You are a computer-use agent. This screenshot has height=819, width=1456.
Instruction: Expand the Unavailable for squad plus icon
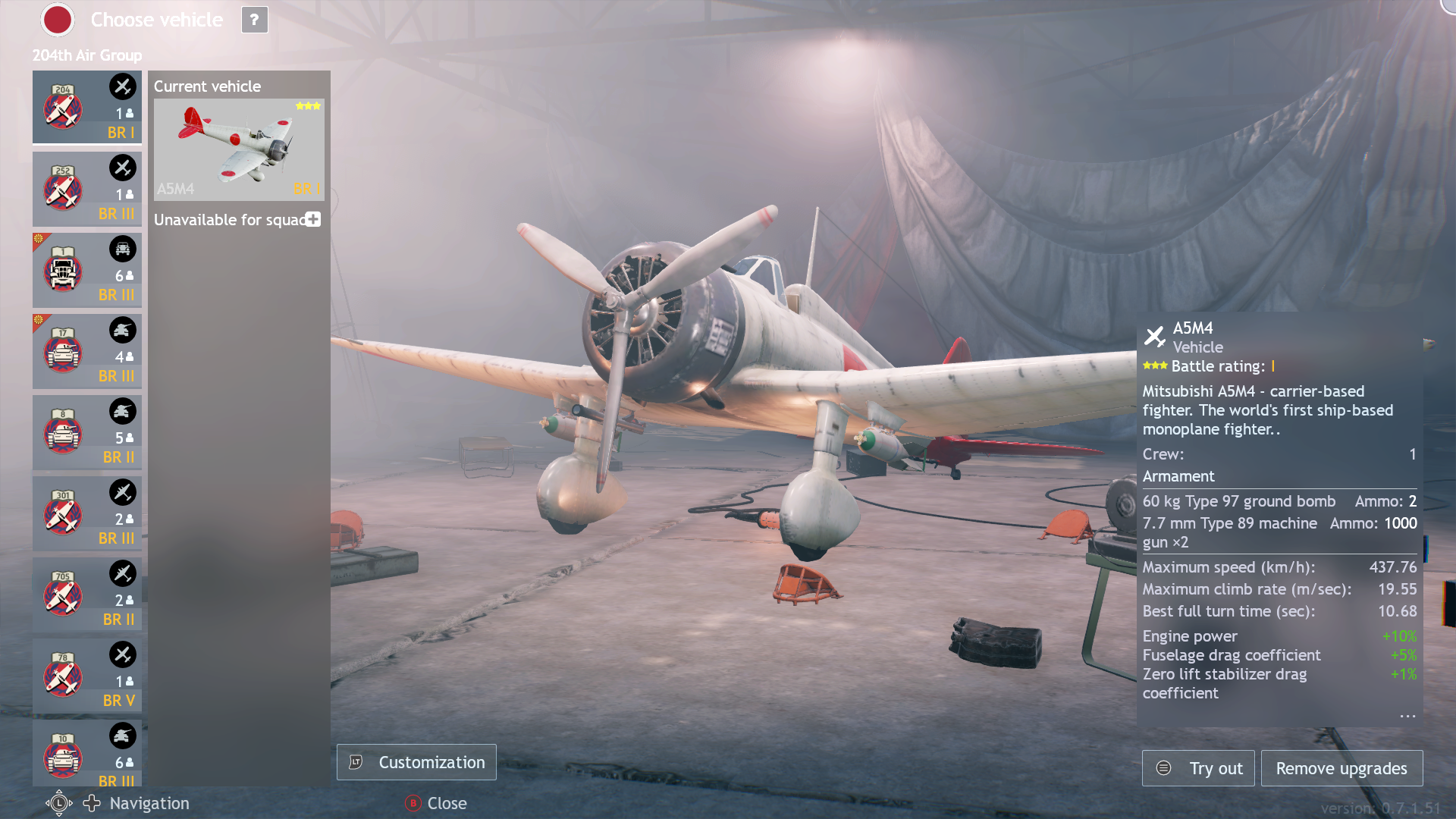(313, 219)
